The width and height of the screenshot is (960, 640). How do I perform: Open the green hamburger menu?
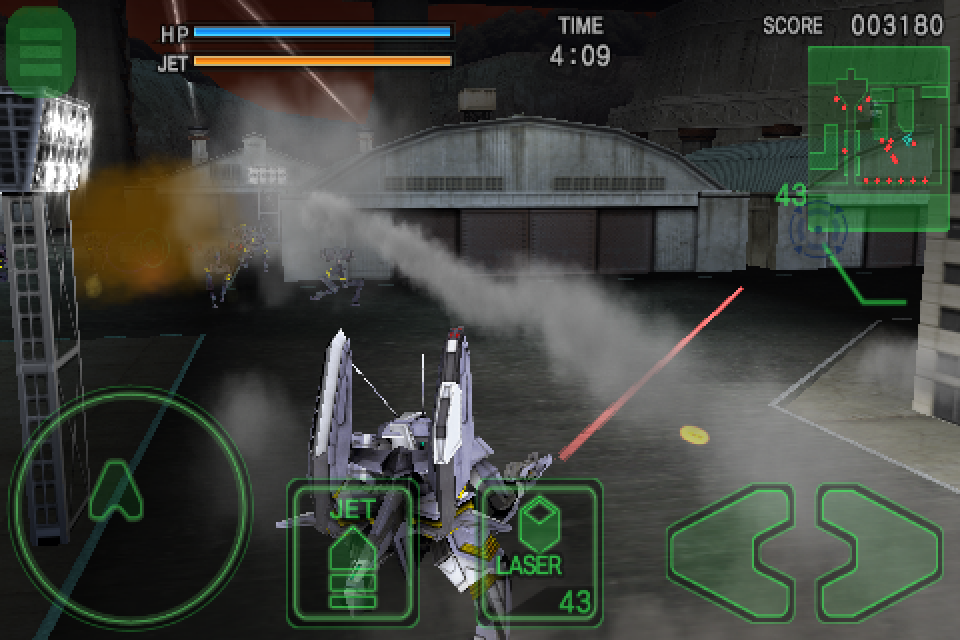(40, 49)
